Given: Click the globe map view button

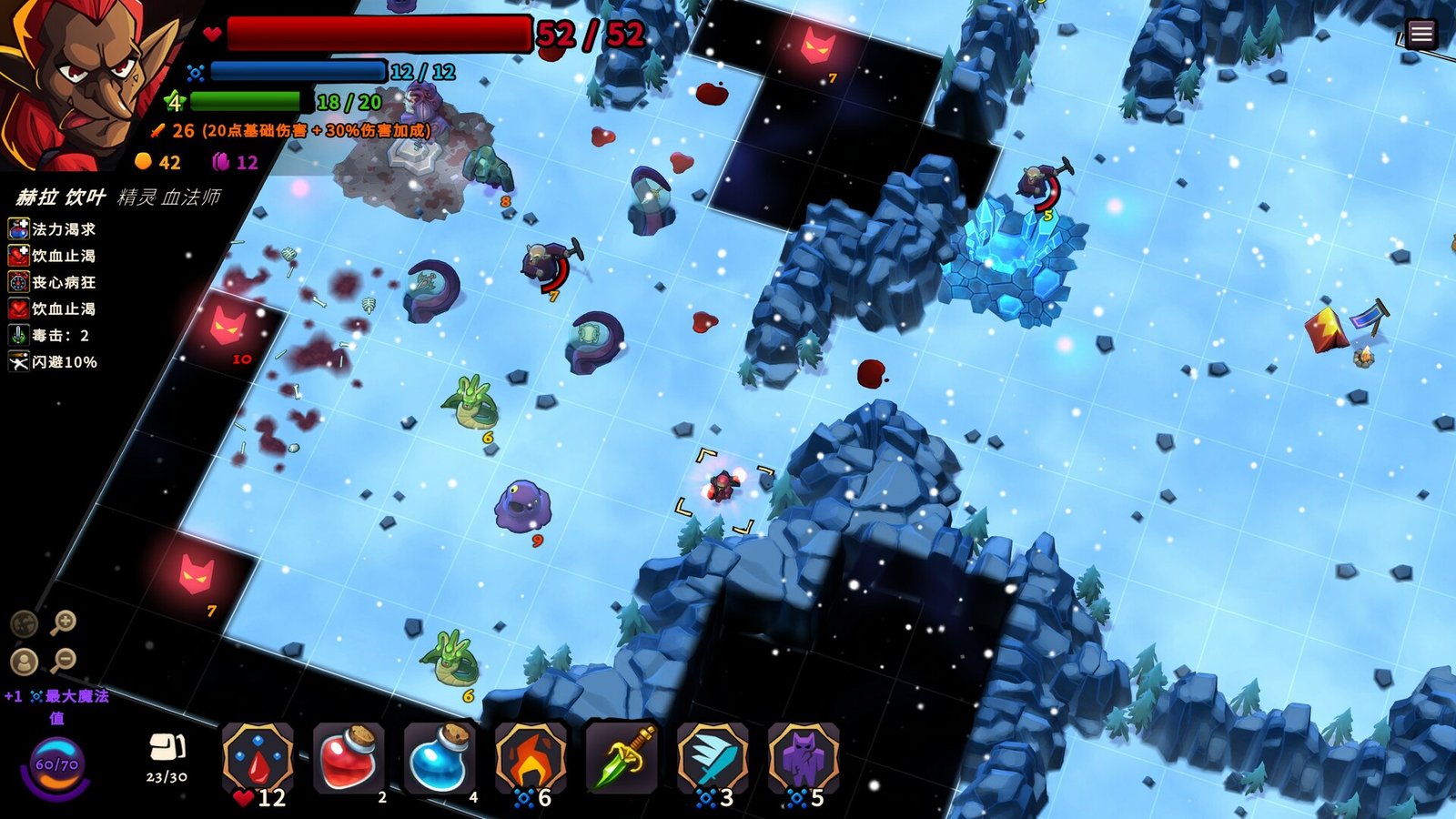Looking at the screenshot, I should [24, 623].
